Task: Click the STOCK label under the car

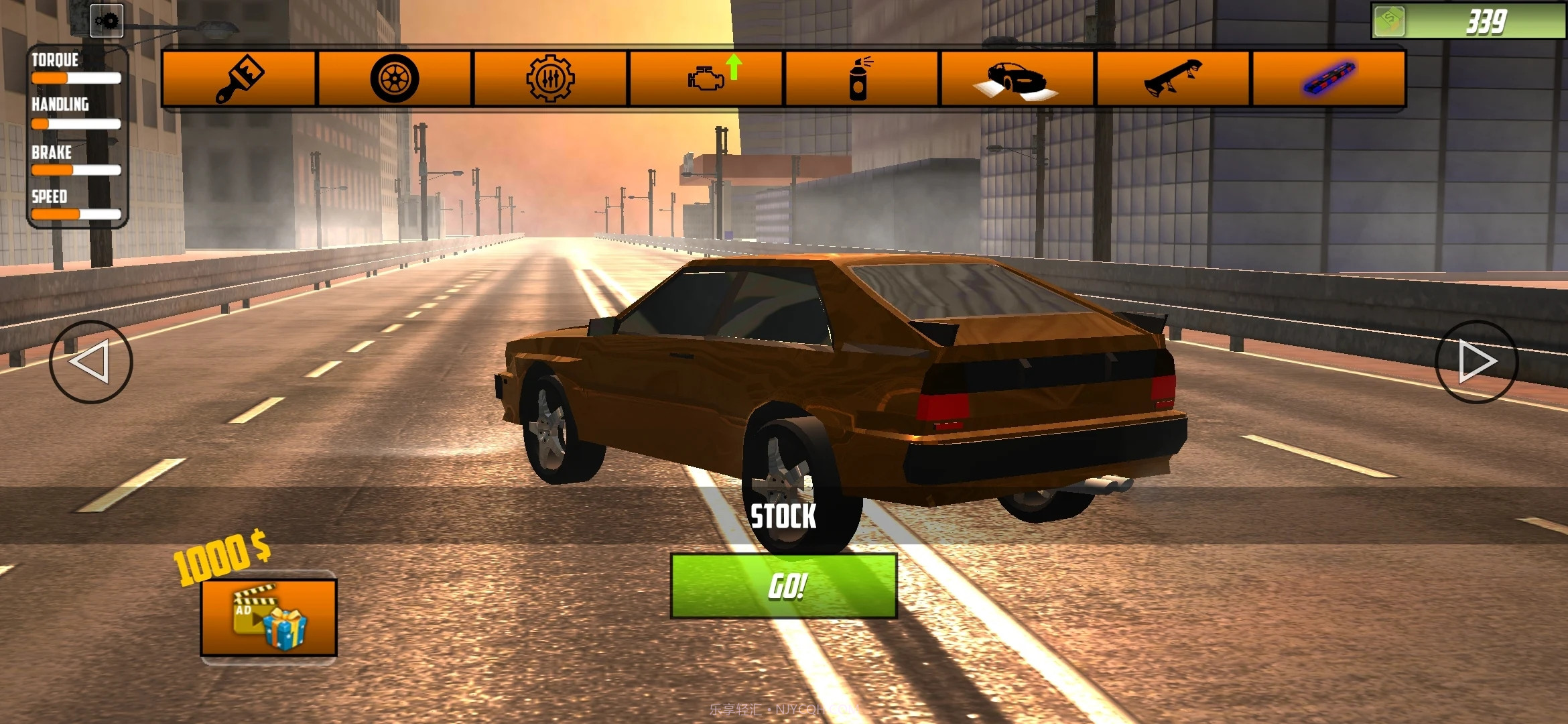Action: tap(783, 516)
